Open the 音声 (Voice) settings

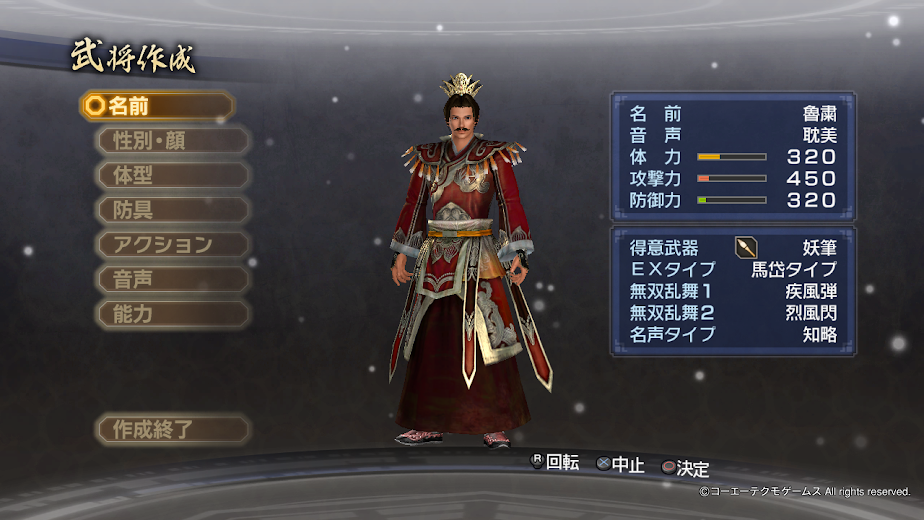tap(172, 279)
